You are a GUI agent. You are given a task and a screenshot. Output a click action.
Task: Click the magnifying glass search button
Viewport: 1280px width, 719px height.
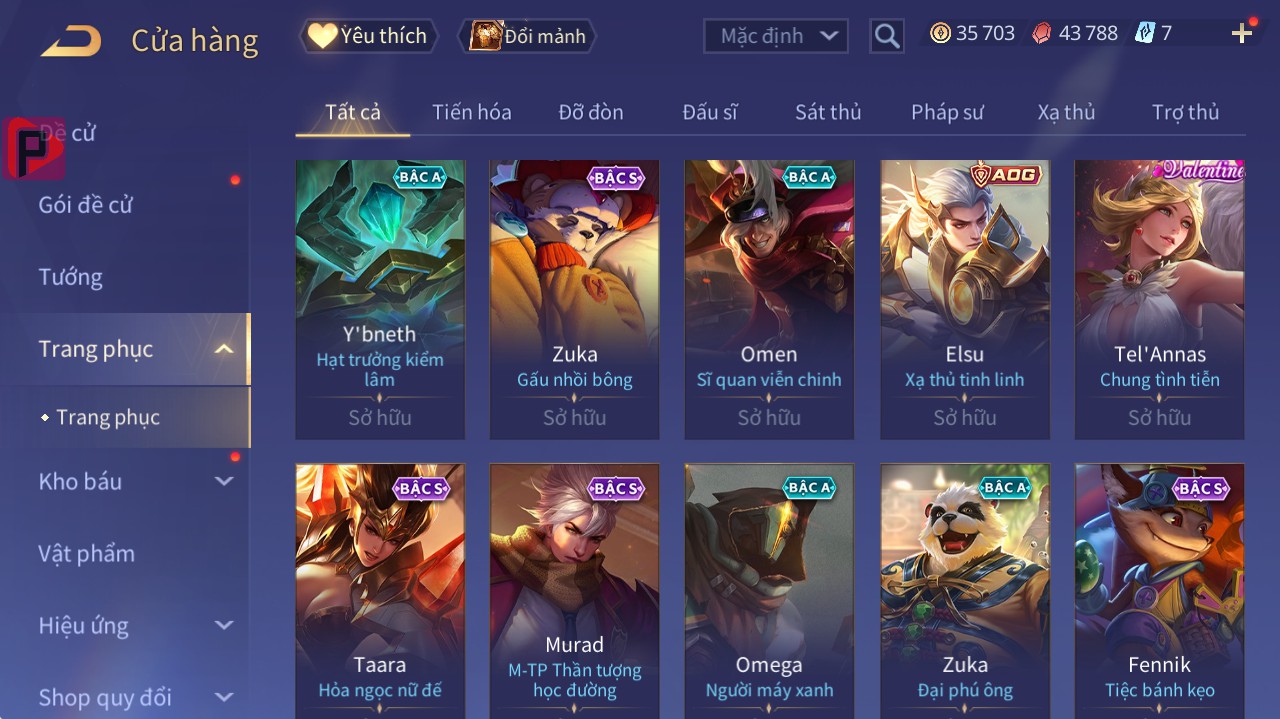(886, 36)
